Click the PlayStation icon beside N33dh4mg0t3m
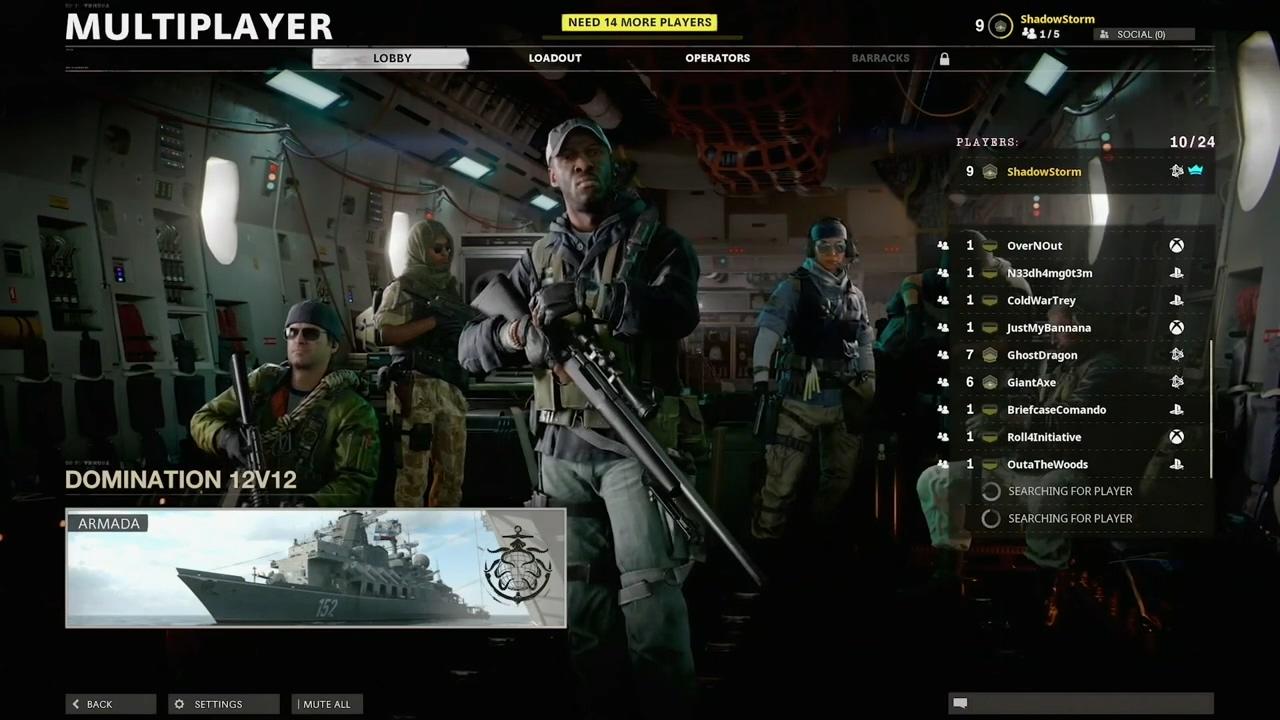The image size is (1280, 720). click(1176, 272)
